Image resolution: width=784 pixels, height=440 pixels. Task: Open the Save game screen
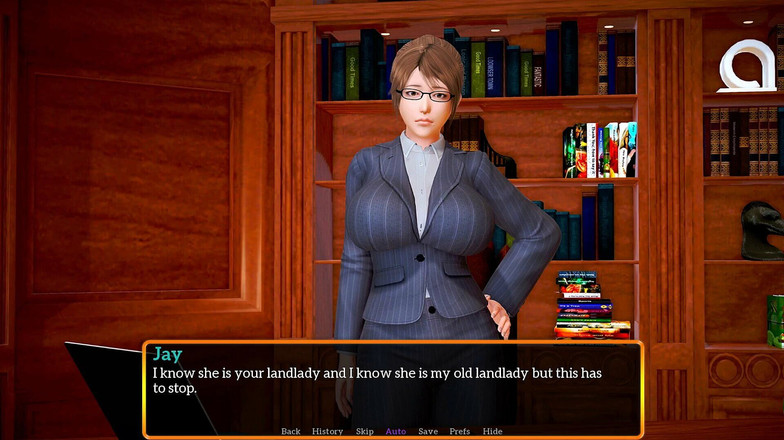pyautogui.click(x=428, y=431)
